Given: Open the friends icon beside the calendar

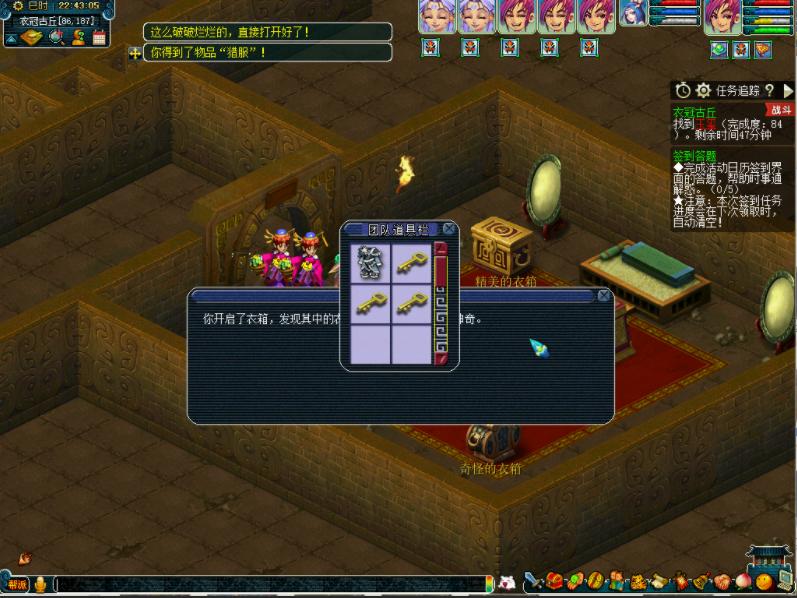Looking at the screenshot, I should (77, 37).
